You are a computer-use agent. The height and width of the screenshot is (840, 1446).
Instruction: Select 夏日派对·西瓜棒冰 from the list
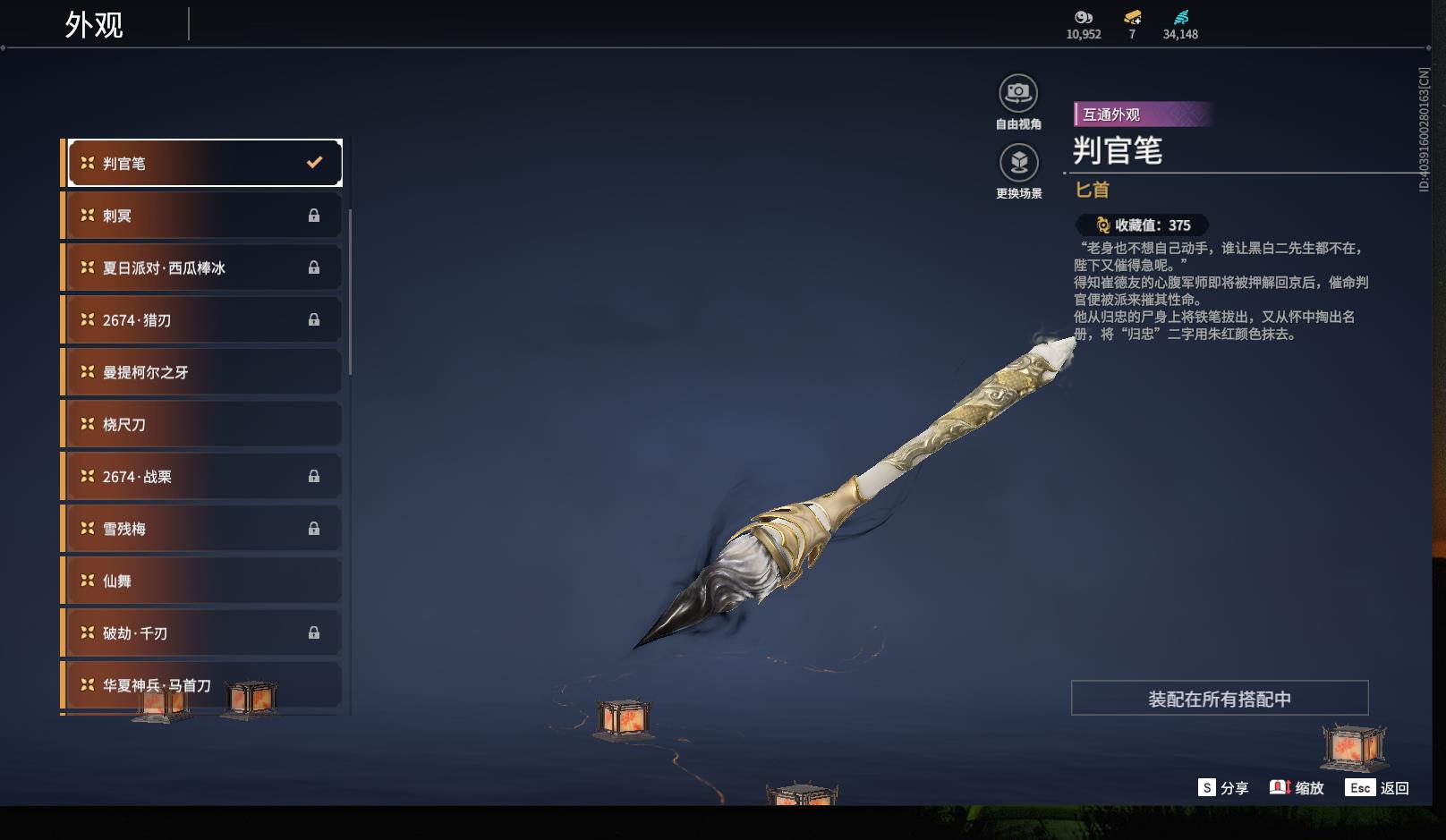tap(204, 267)
